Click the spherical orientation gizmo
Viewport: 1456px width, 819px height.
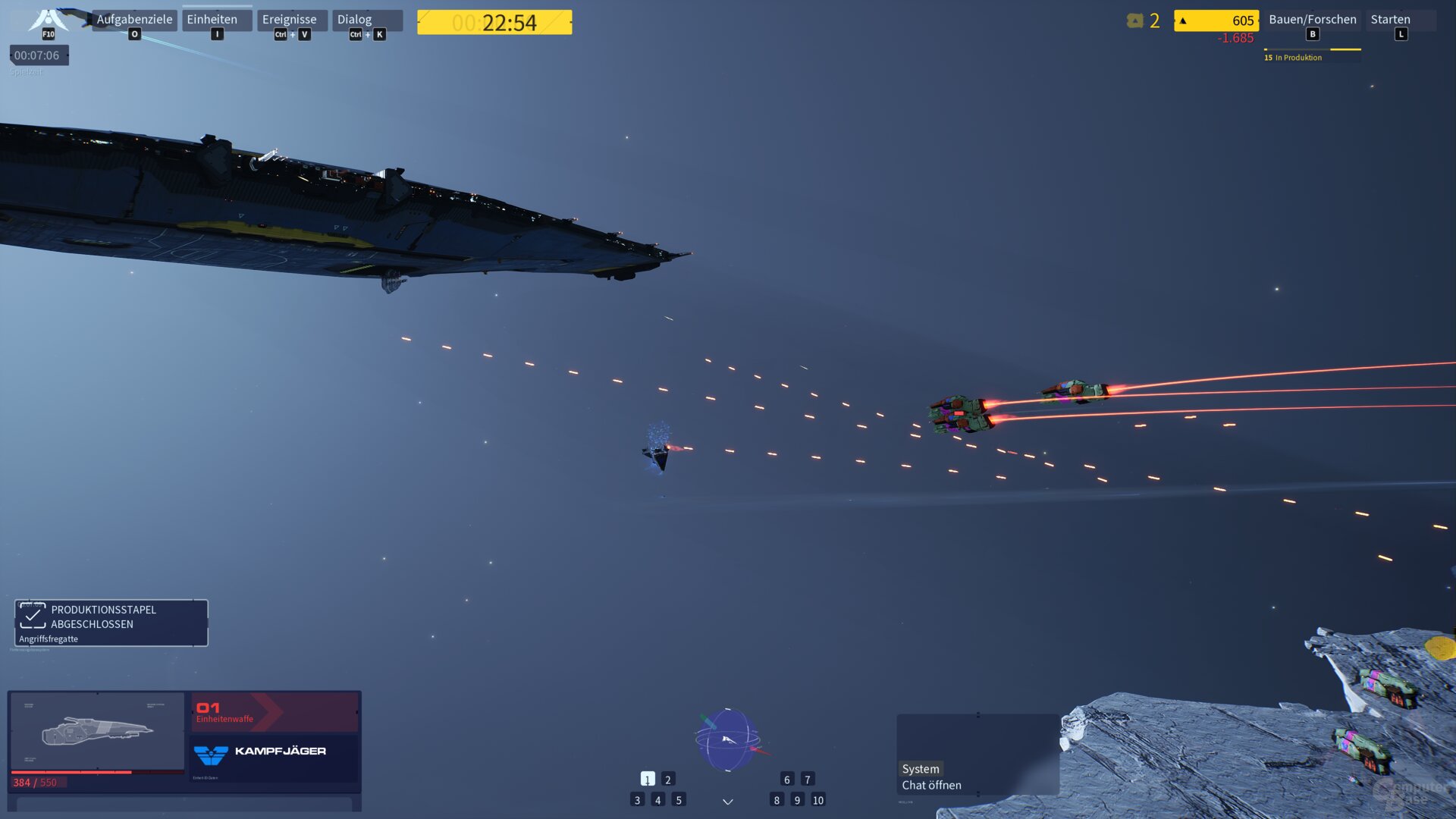coord(726,739)
